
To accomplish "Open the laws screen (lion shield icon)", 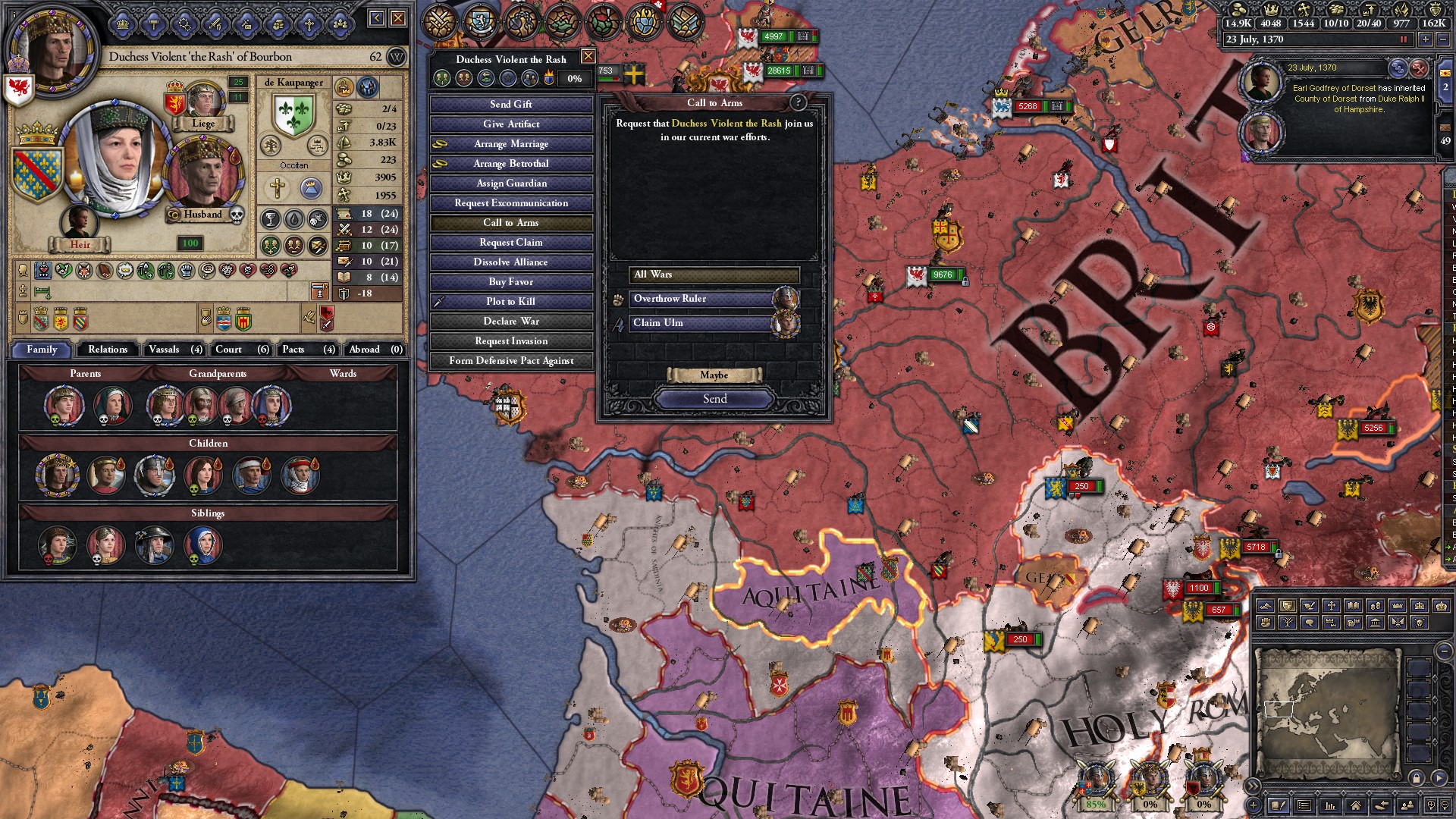I will point(479,22).
